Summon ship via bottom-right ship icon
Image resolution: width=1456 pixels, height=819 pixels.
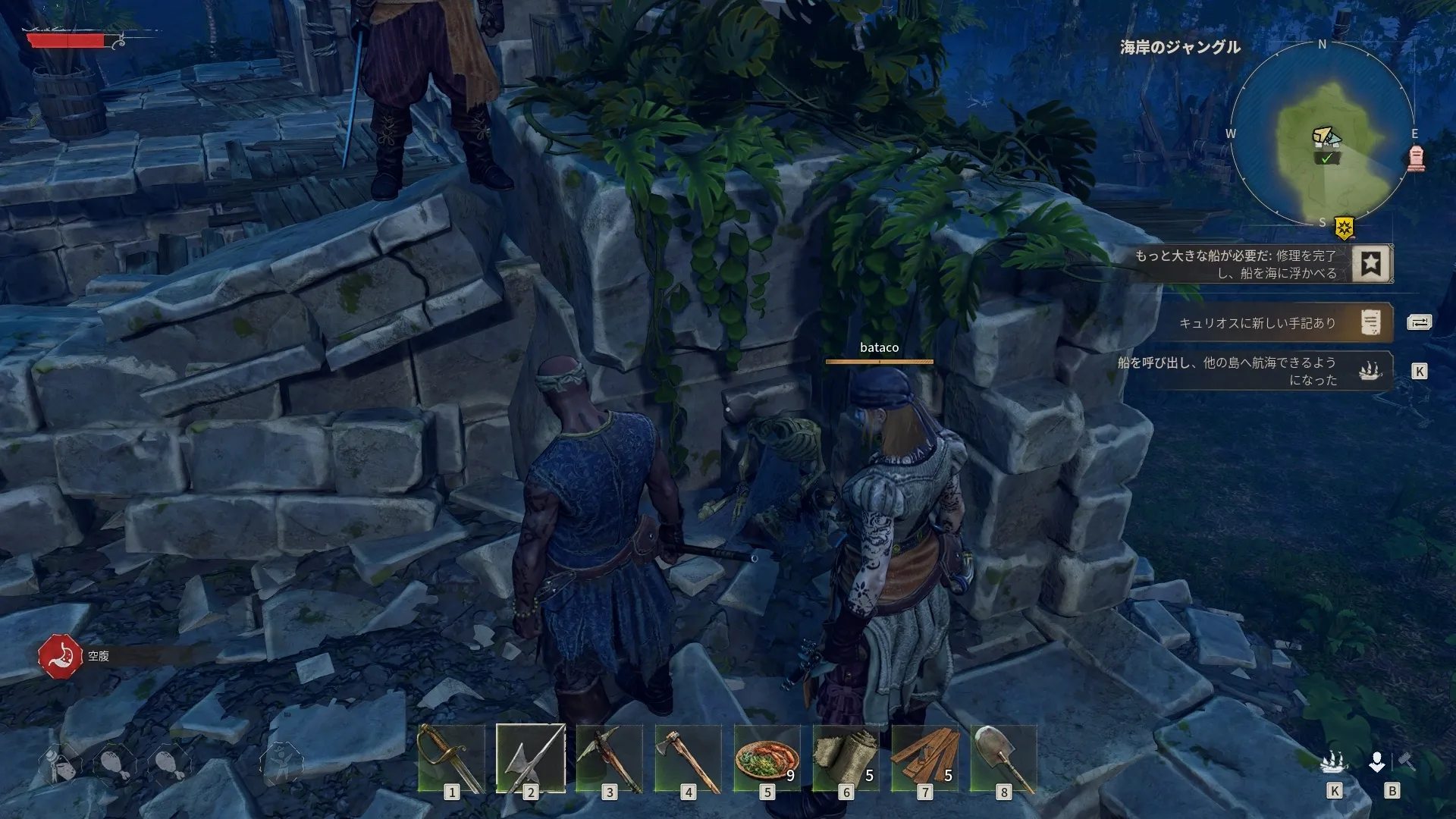1333,761
